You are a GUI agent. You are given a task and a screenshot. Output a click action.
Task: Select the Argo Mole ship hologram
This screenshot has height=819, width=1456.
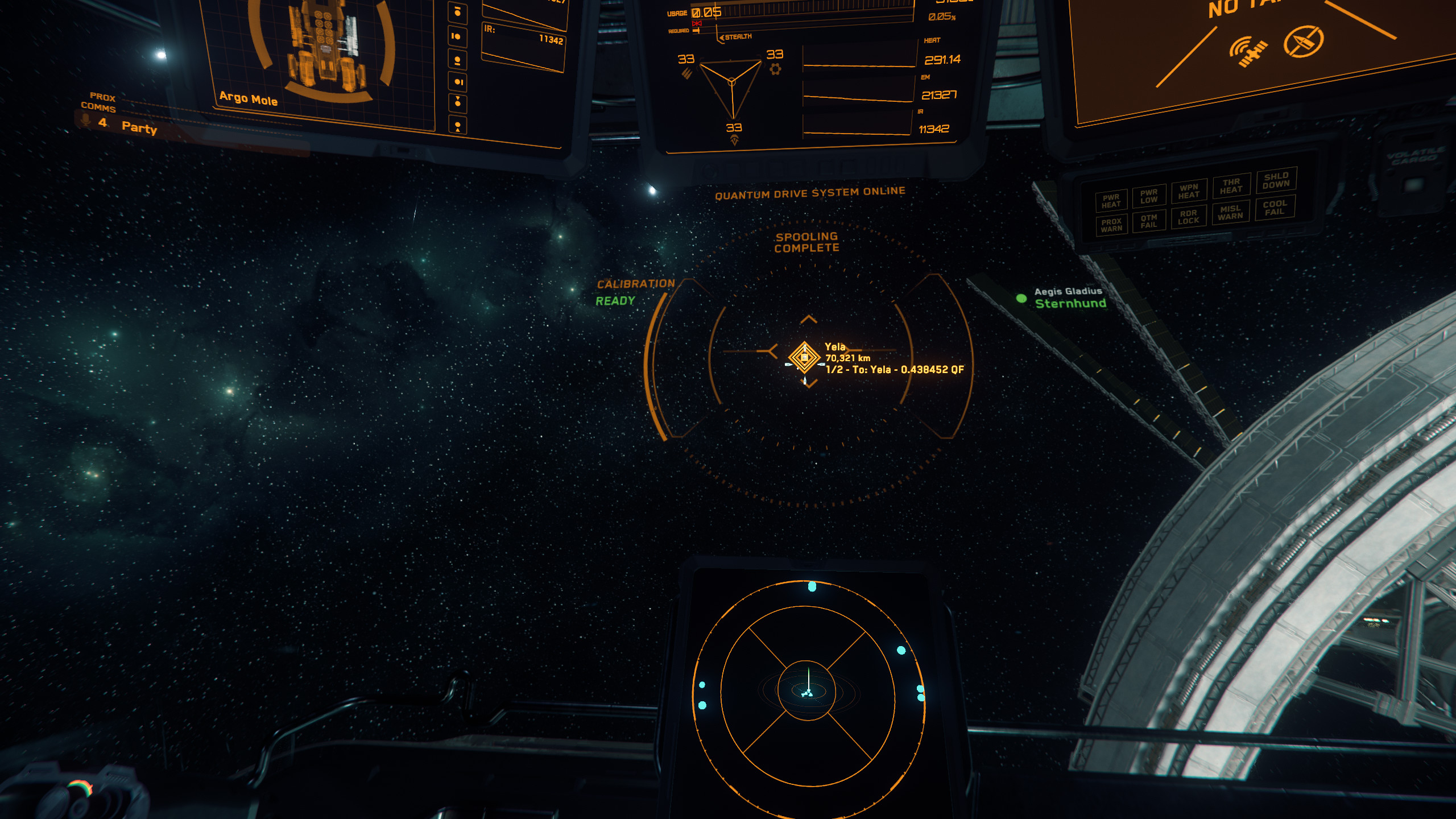(325, 48)
